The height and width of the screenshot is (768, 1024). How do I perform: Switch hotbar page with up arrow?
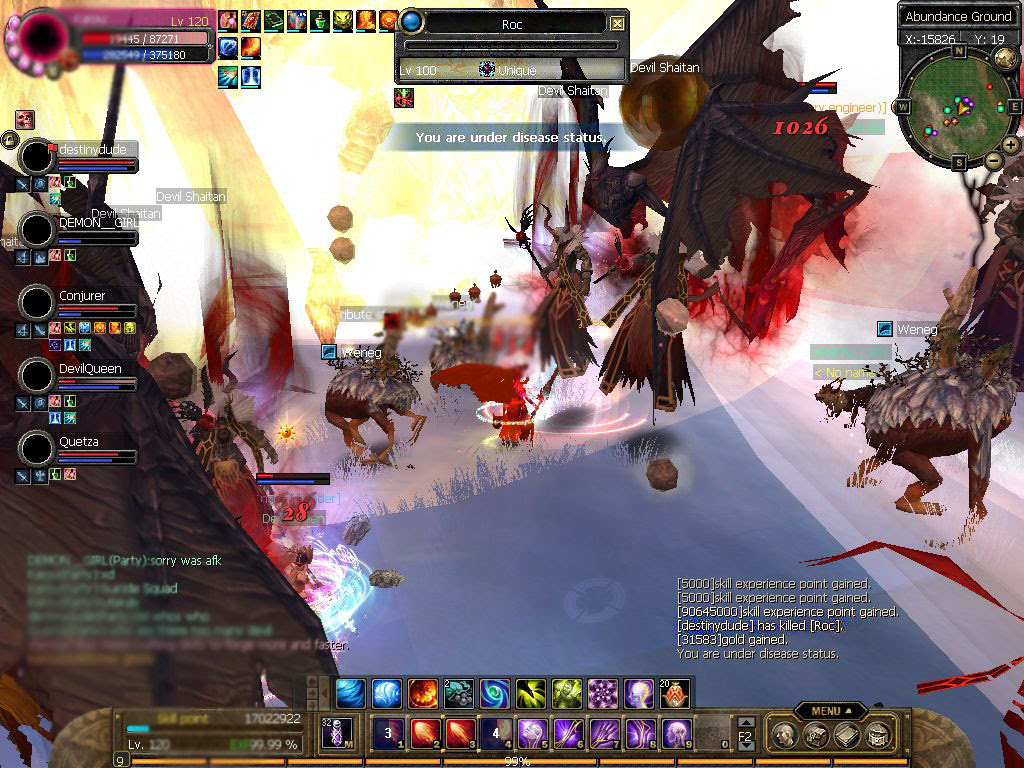[x=746, y=722]
